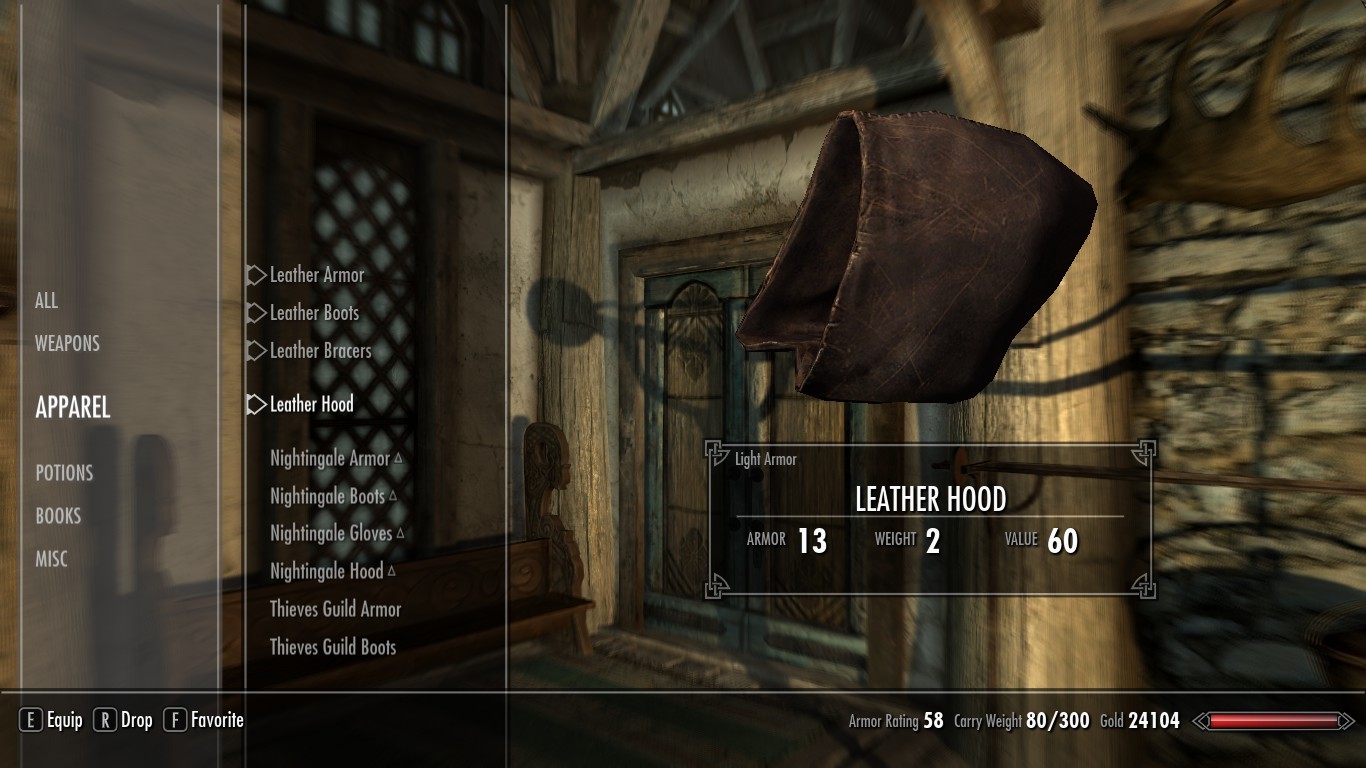Select the APPAREL category
The width and height of the screenshot is (1366, 768).
pos(73,407)
